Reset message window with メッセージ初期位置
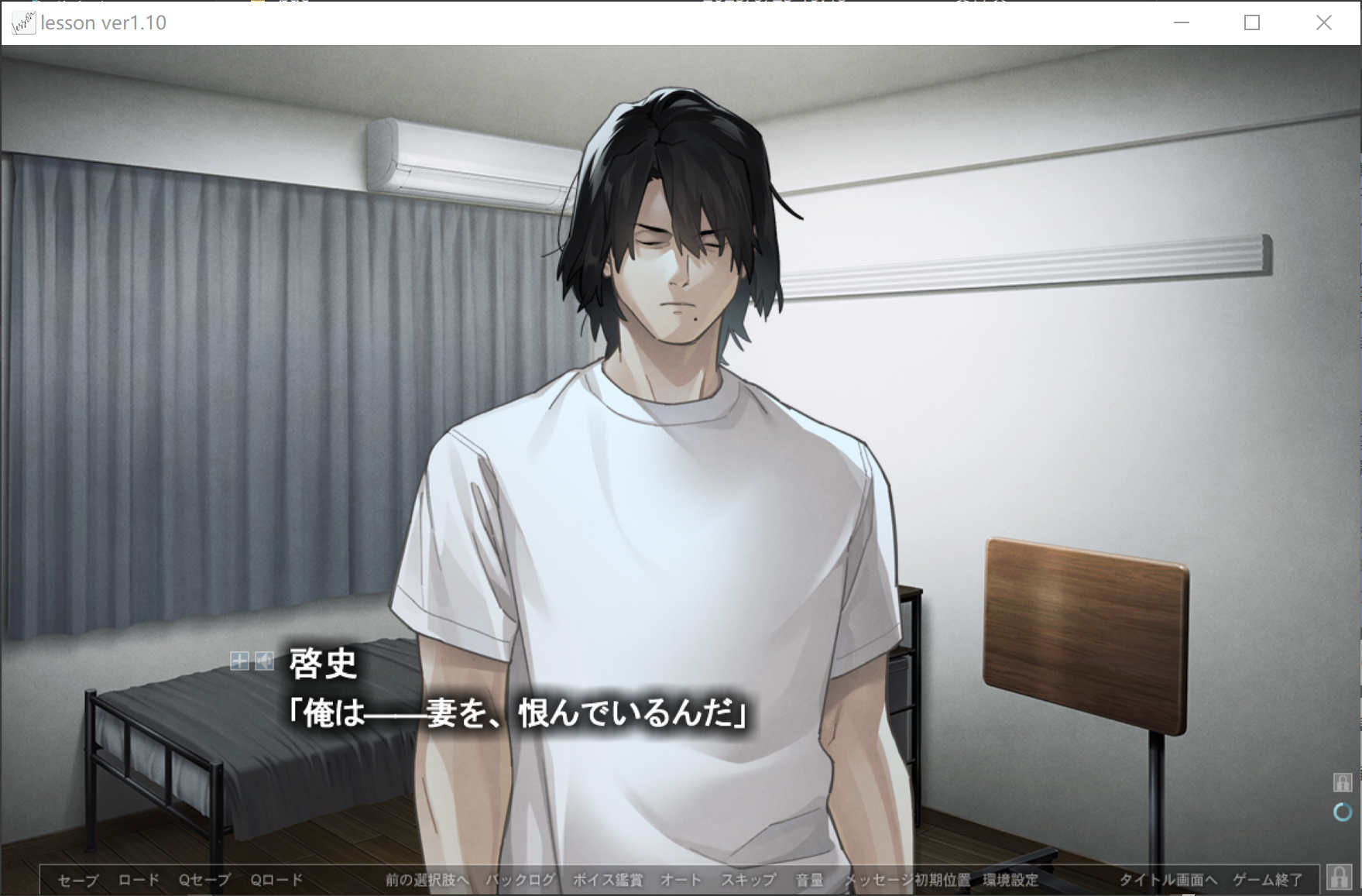This screenshot has height=896, width=1362. [x=907, y=880]
